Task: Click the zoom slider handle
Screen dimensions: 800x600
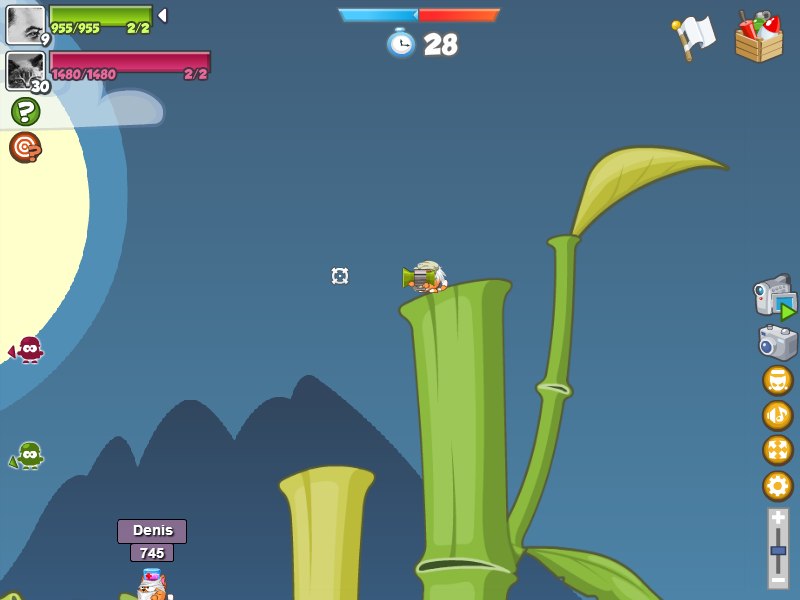Action: pyautogui.click(x=778, y=551)
